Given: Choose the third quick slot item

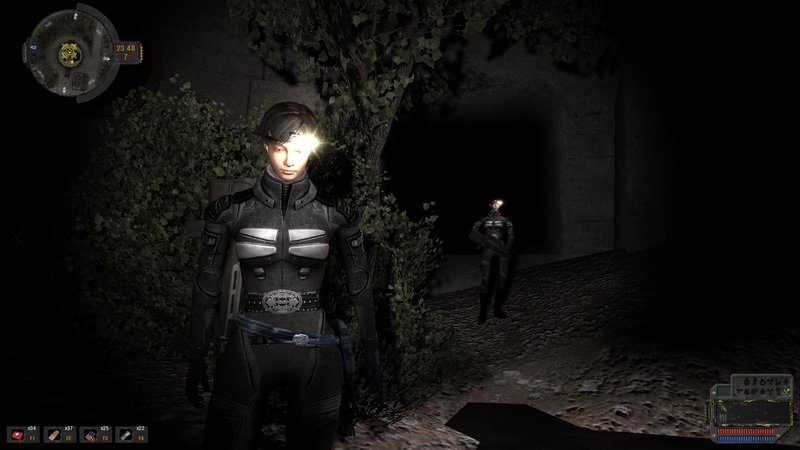Looking at the screenshot, I should pos(88,435).
